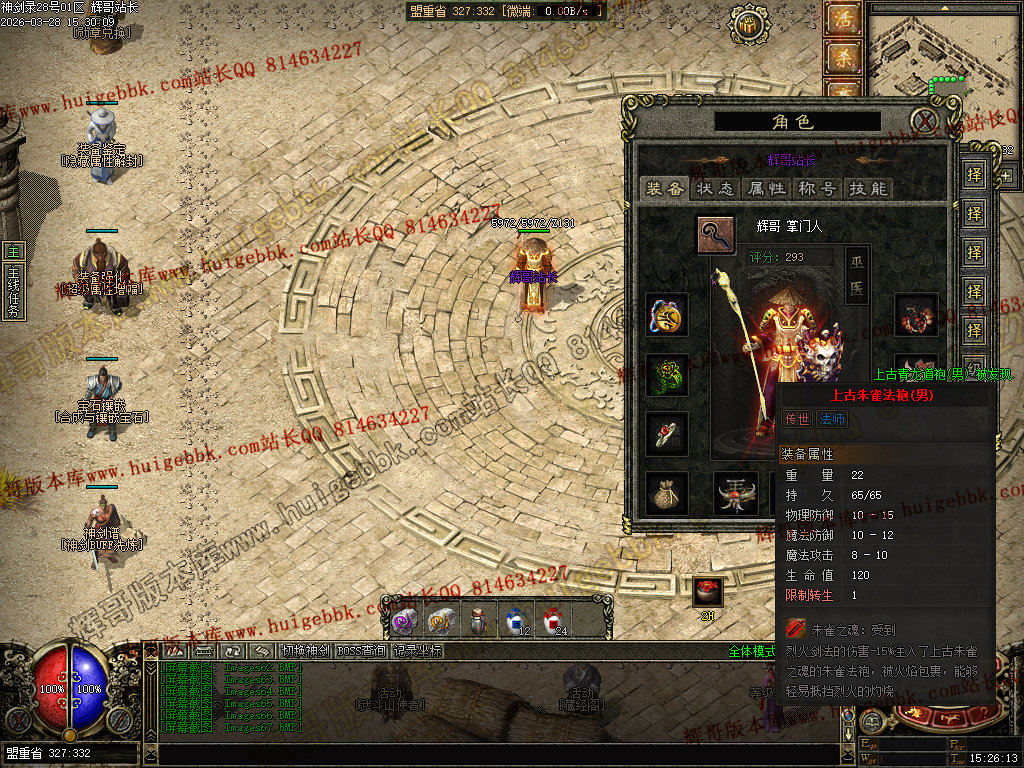This screenshot has width=1024, height=768.
Task: Choose the red gem ring slot
Action: pos(667,434)
